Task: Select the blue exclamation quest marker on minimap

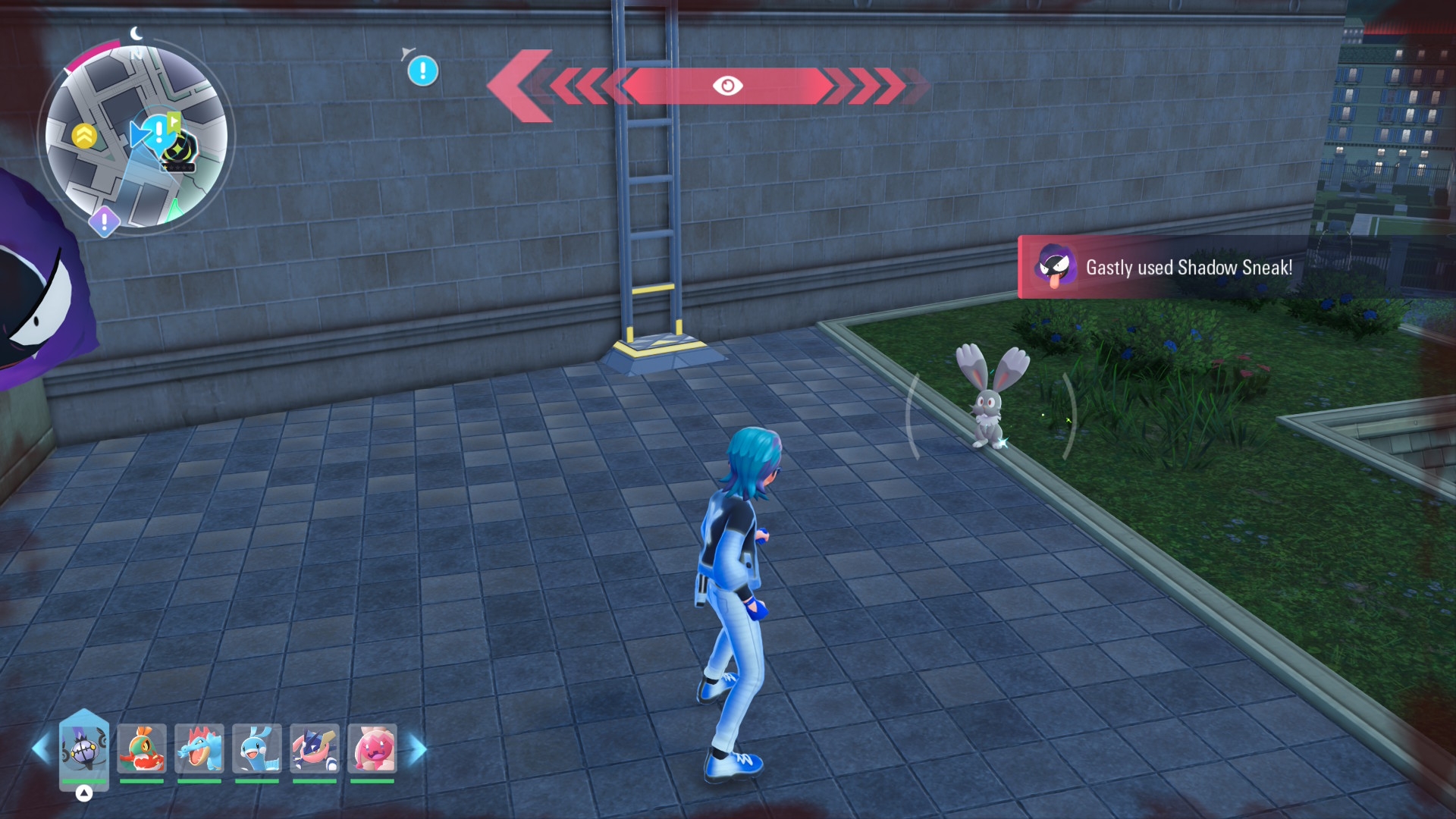Action: [x=158, y=132]
